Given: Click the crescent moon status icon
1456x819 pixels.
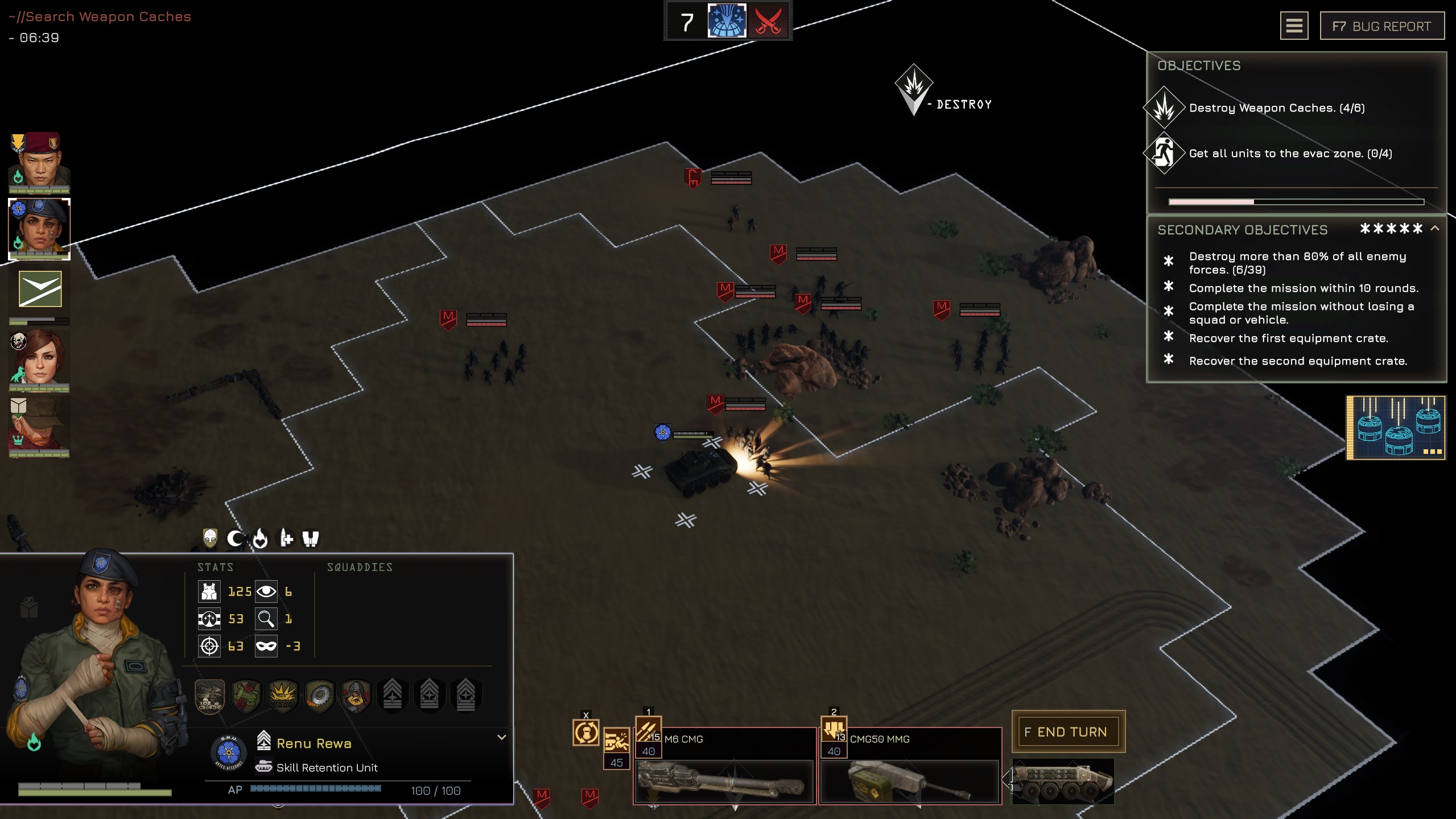Looking at the screenshot, I should tap(235, 538).
